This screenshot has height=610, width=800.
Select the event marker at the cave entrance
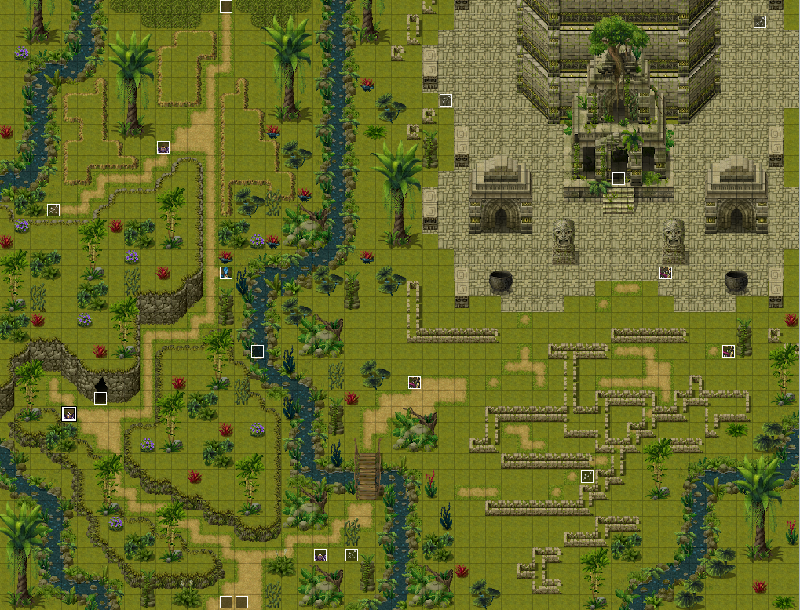(100, 398)
